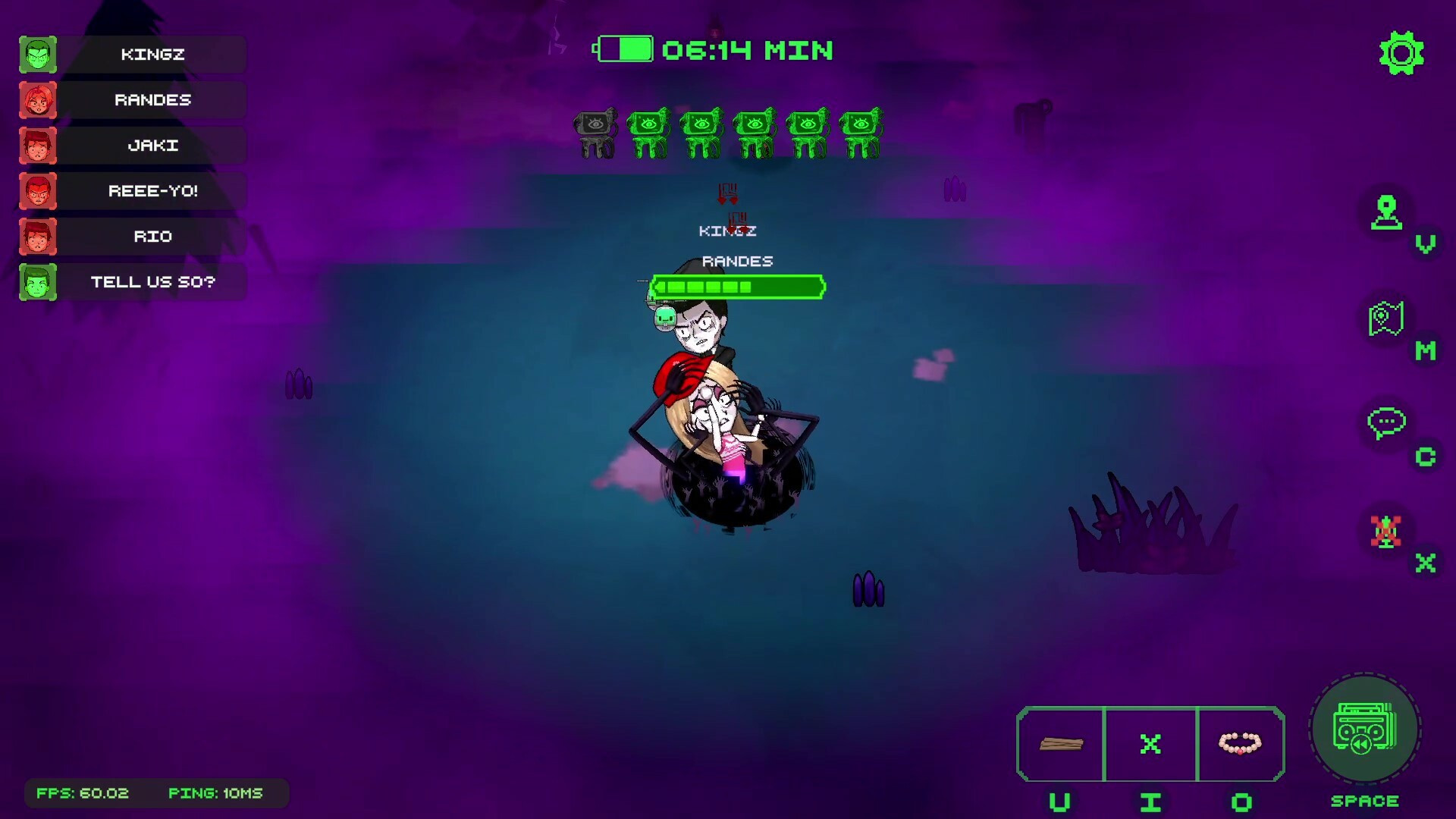The height and width of the screenshot is (819, 1456).
Task: Pick REEE-YO! in the player list
Action: [x=152, y=191]
